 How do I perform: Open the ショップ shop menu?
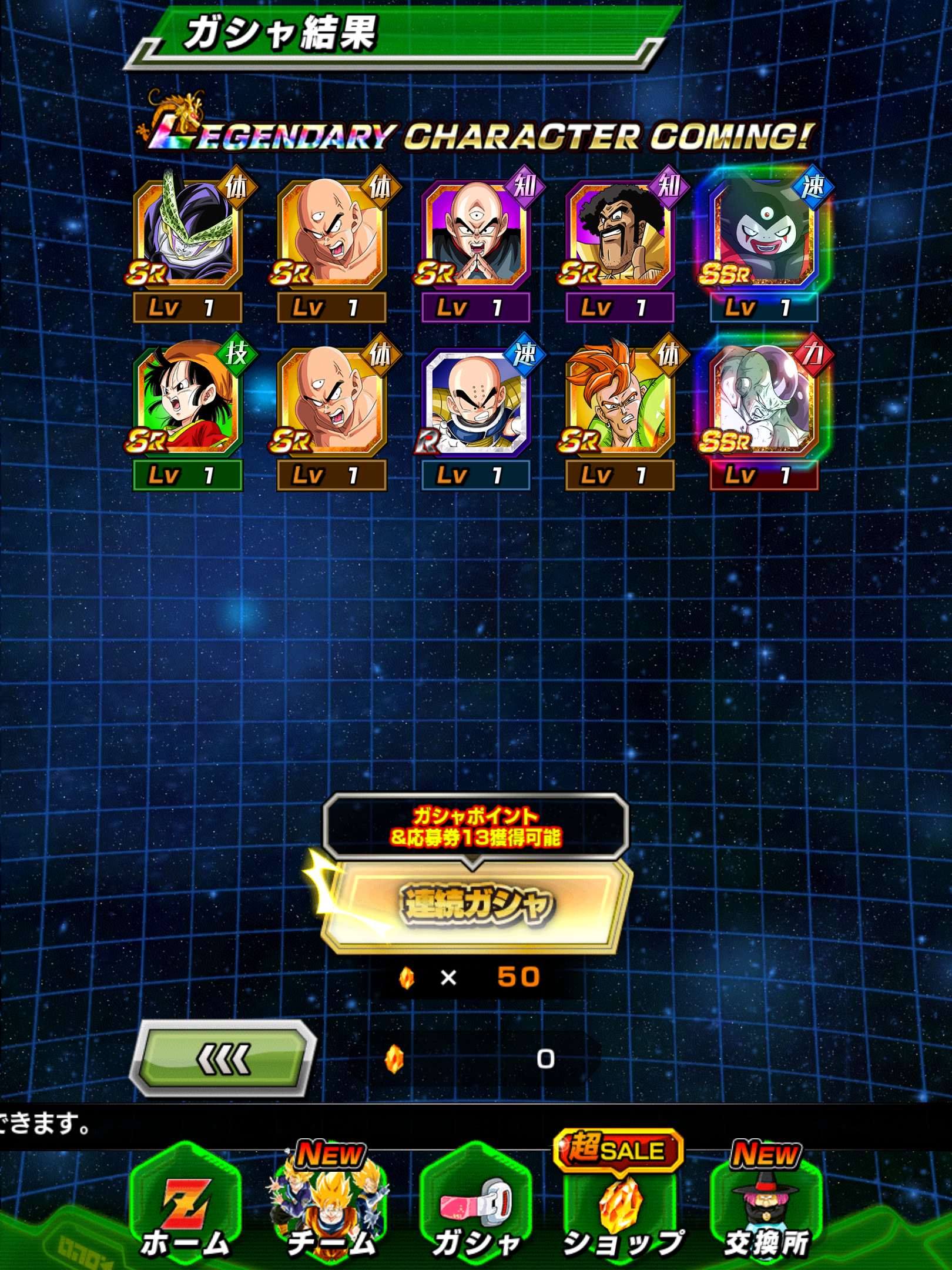coord(622,1205)
